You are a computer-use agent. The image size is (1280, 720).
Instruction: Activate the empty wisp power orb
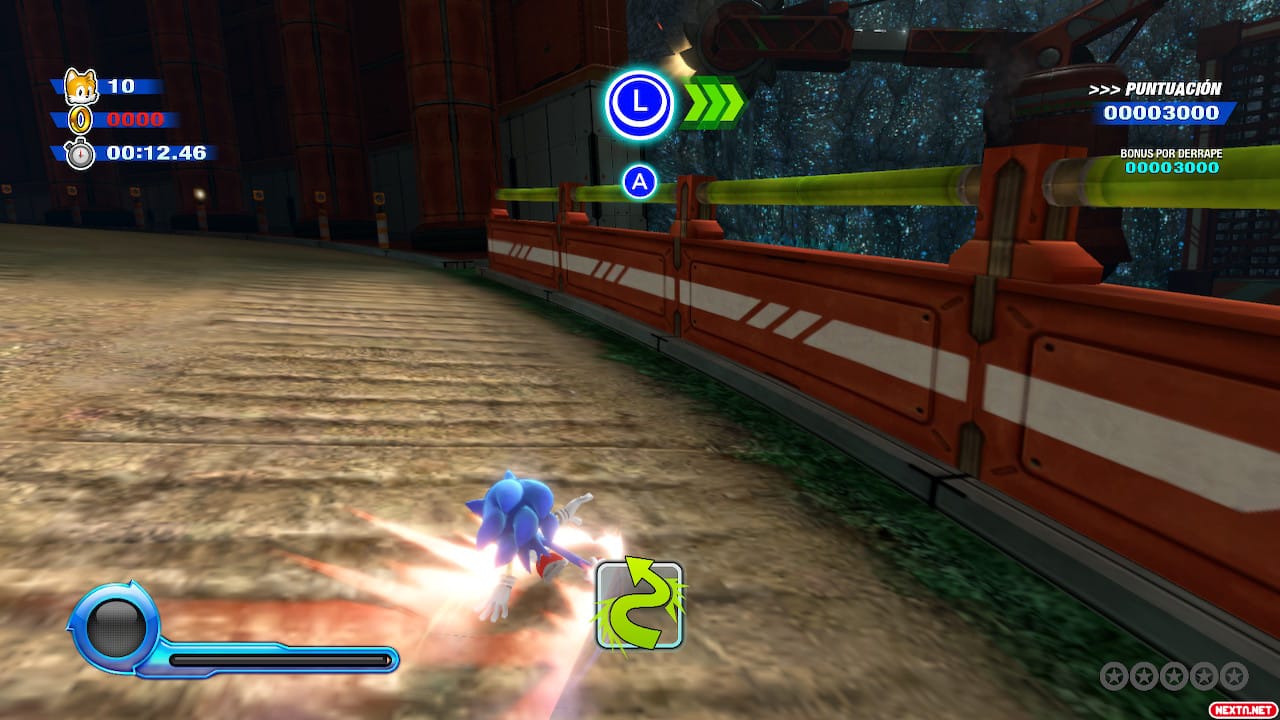117,627
